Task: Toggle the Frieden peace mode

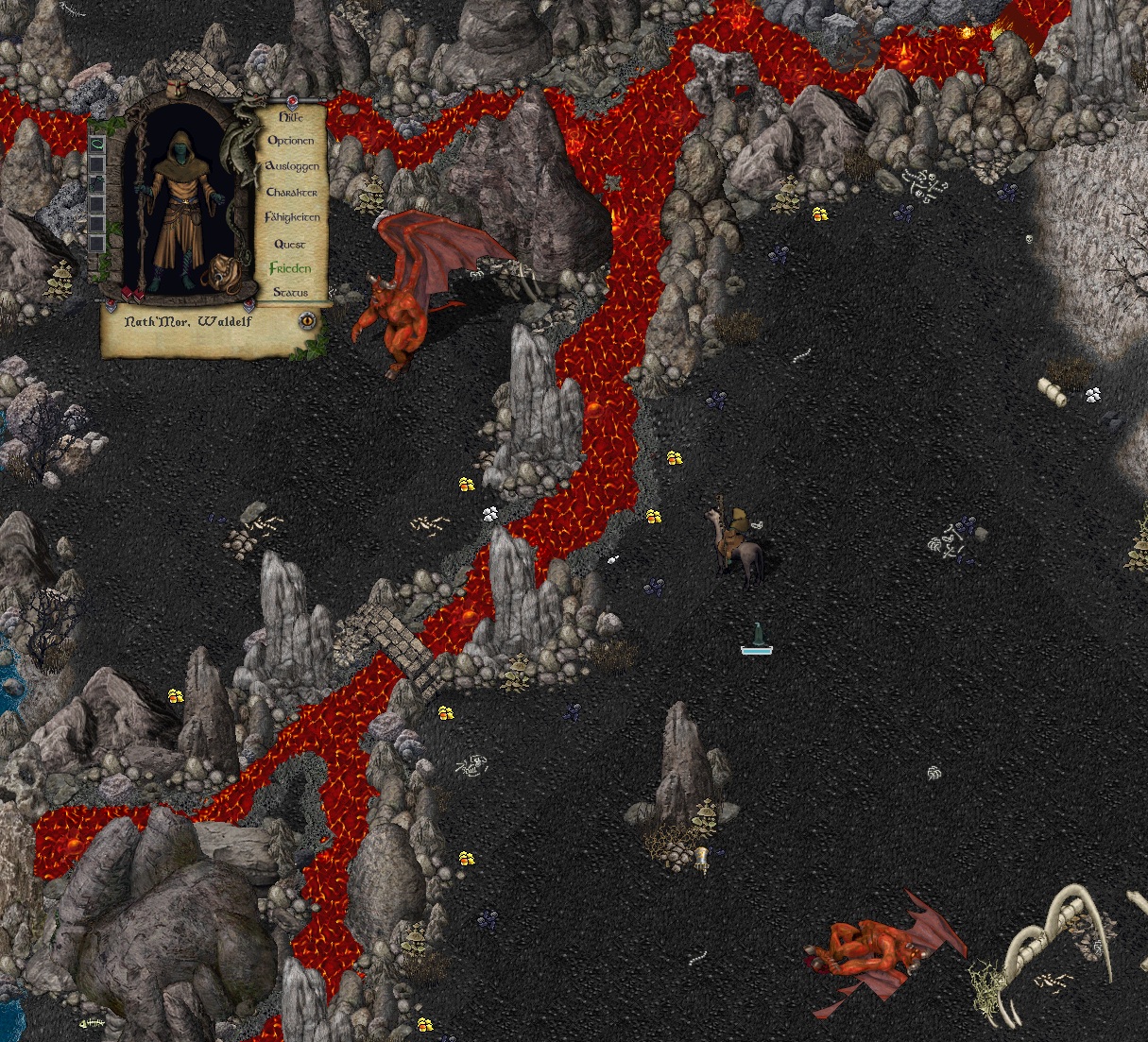Action: [290, 268]
